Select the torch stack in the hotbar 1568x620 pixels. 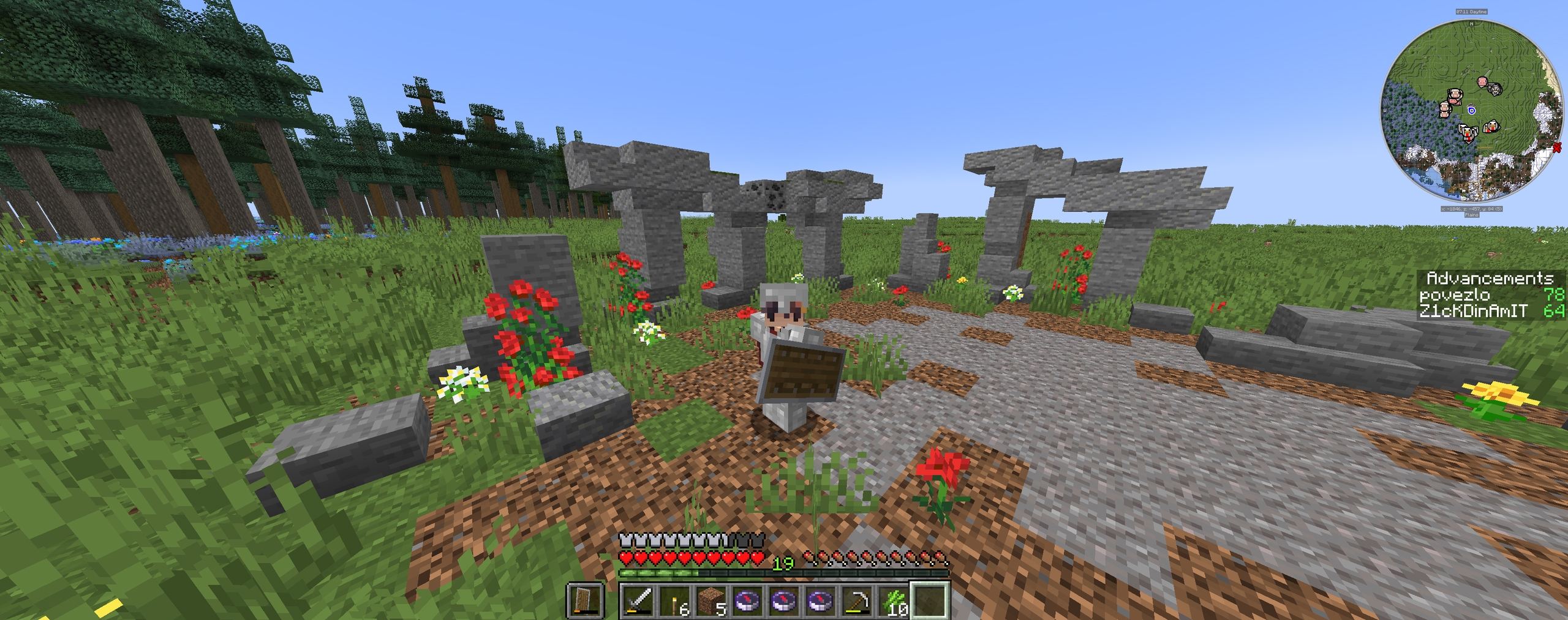point(674,600)
